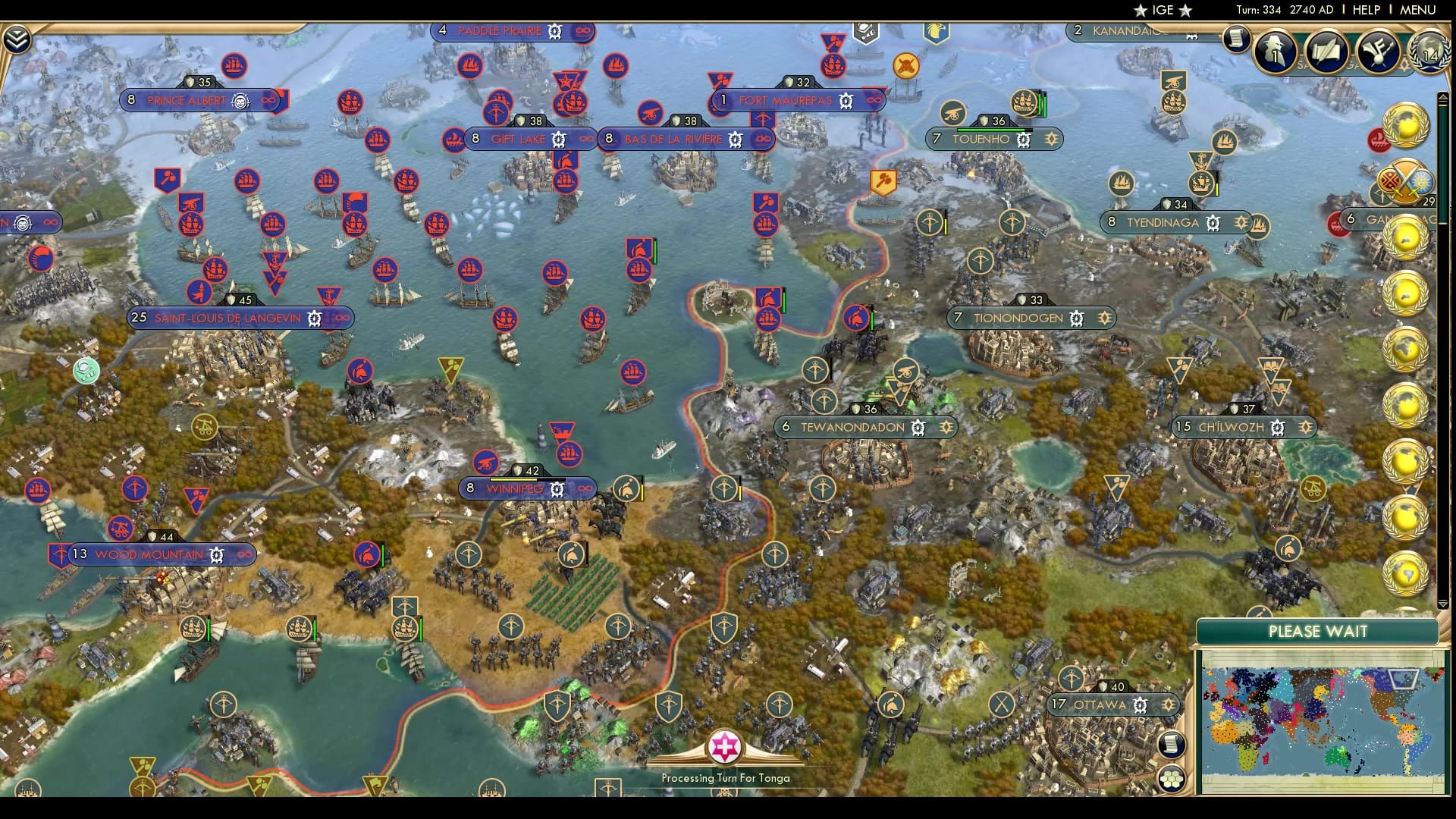
Task: Open the Espionage overview spy icon
Action: 1276,52
